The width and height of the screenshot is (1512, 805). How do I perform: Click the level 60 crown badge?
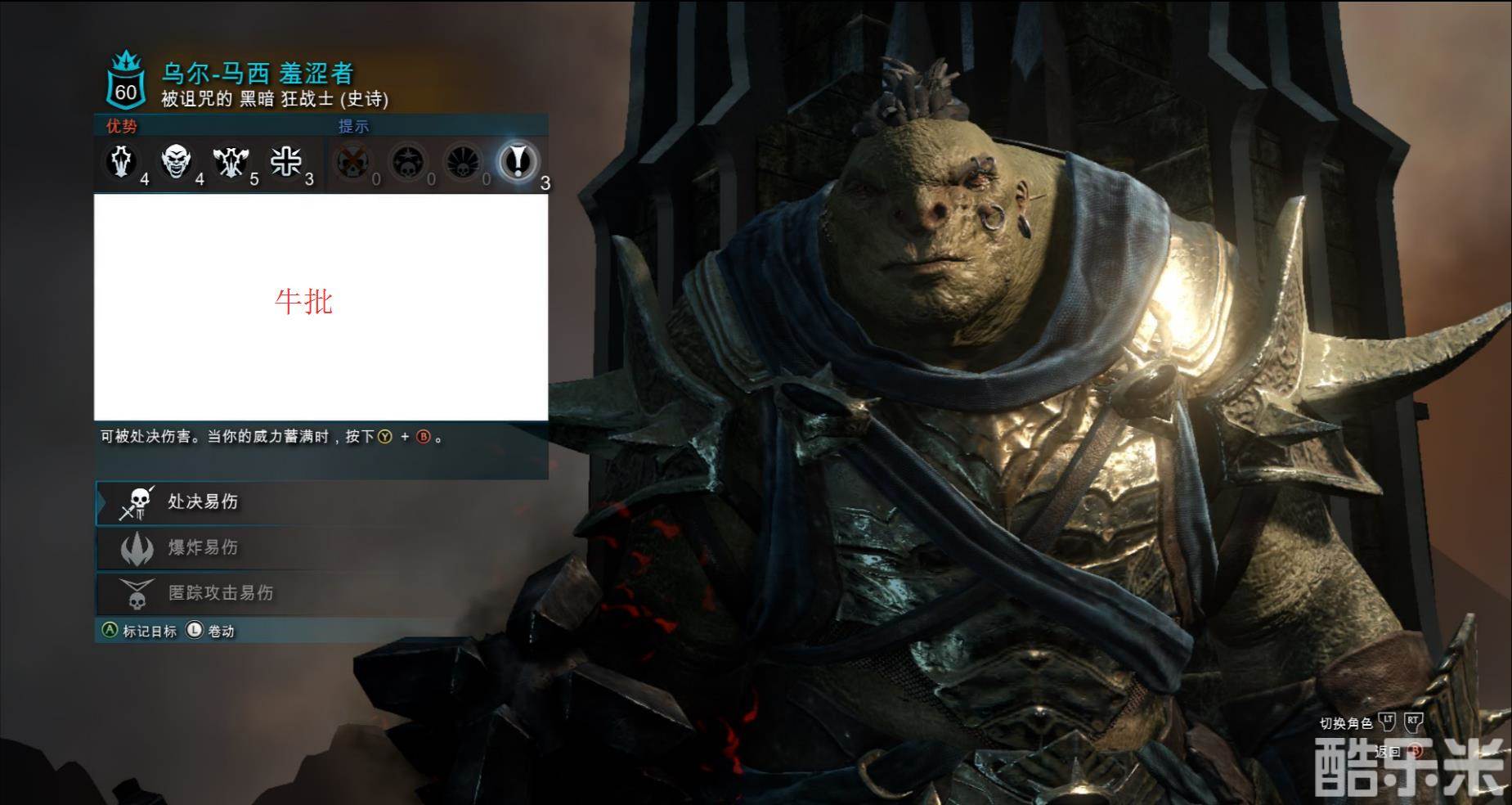point(126,82)
